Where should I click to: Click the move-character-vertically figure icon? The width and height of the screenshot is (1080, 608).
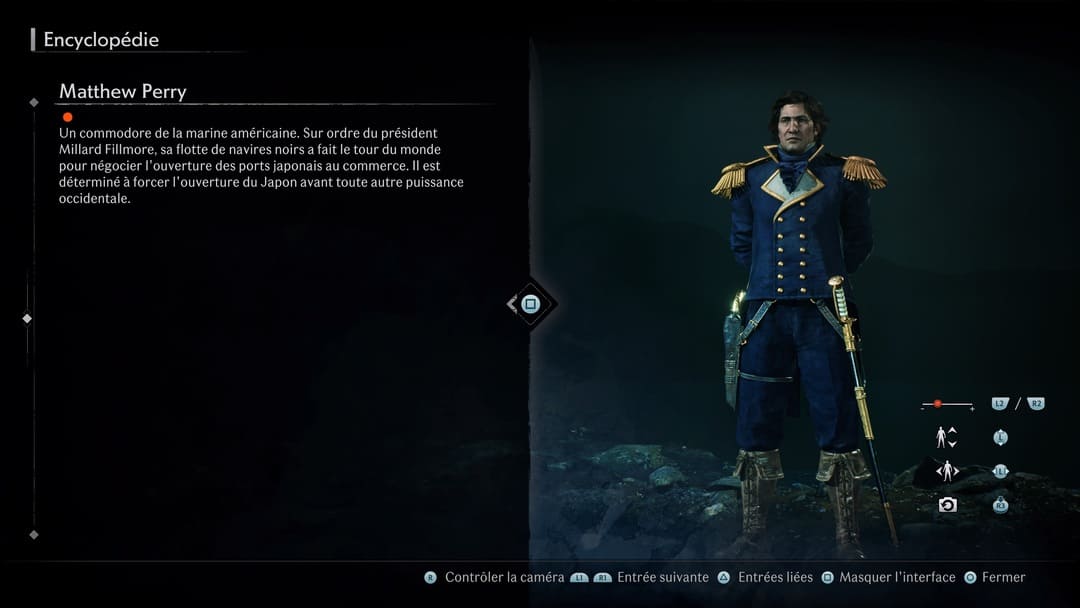945,437
